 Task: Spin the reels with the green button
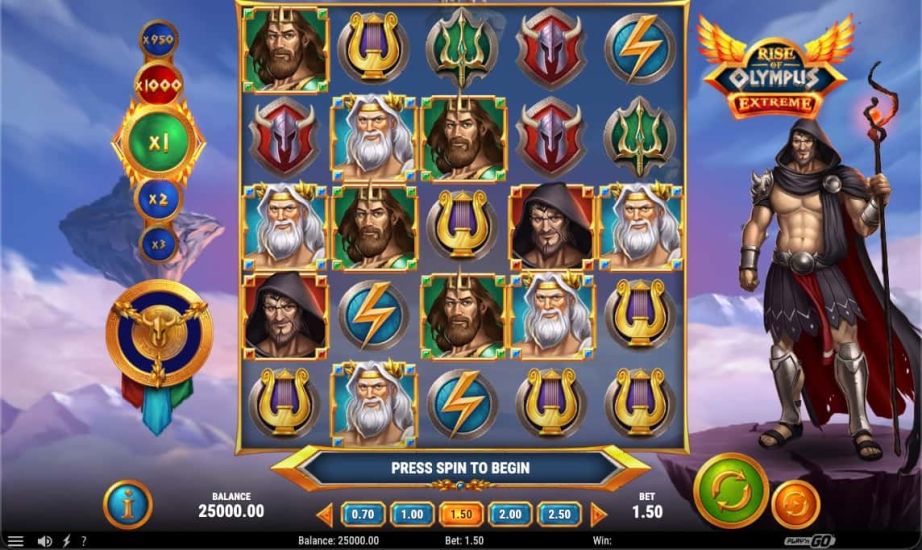[x=731, y=490]
